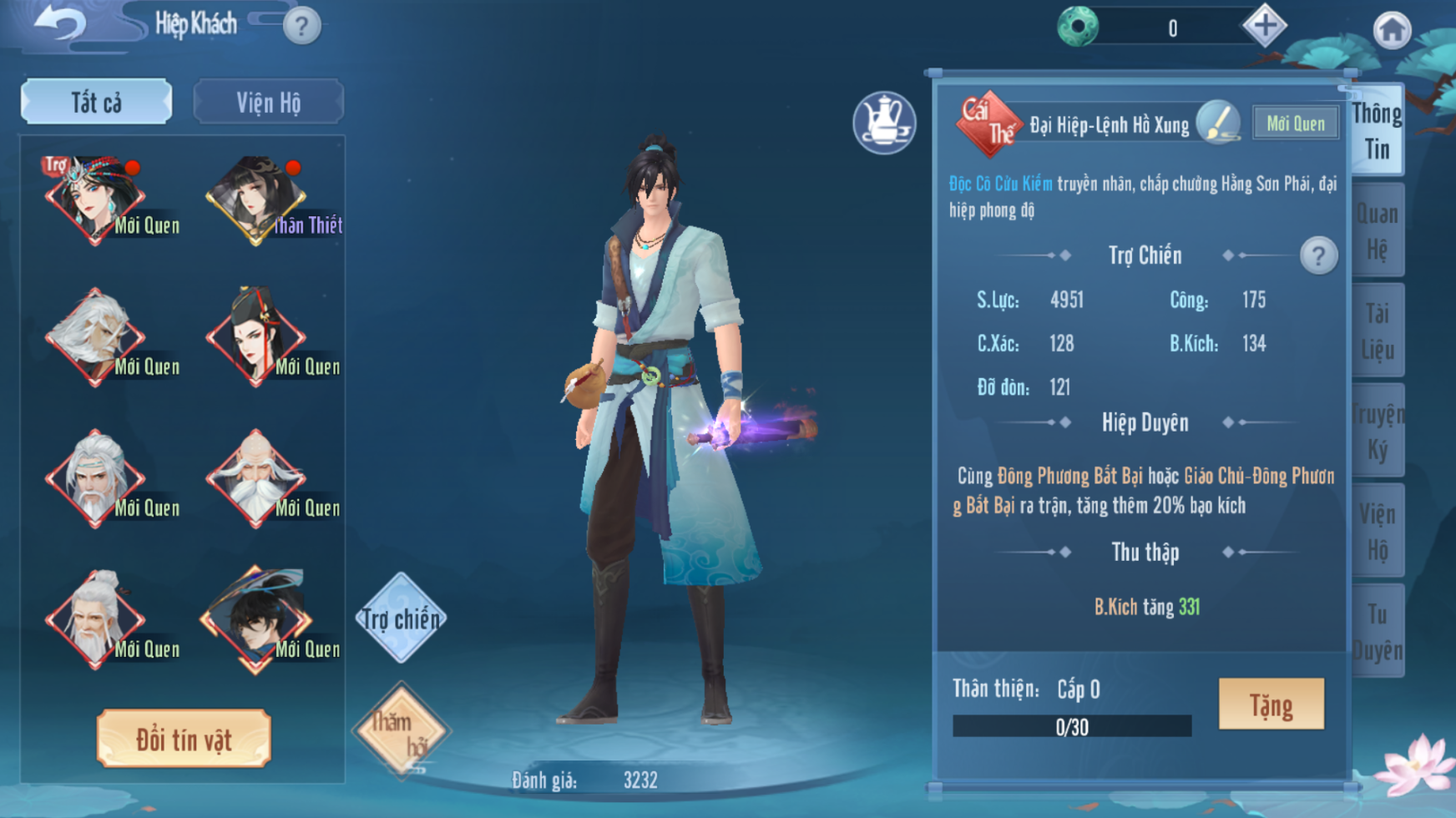Gift the hero with the Tặng button
This screenshot has height=818, width=1456.
1271,704
